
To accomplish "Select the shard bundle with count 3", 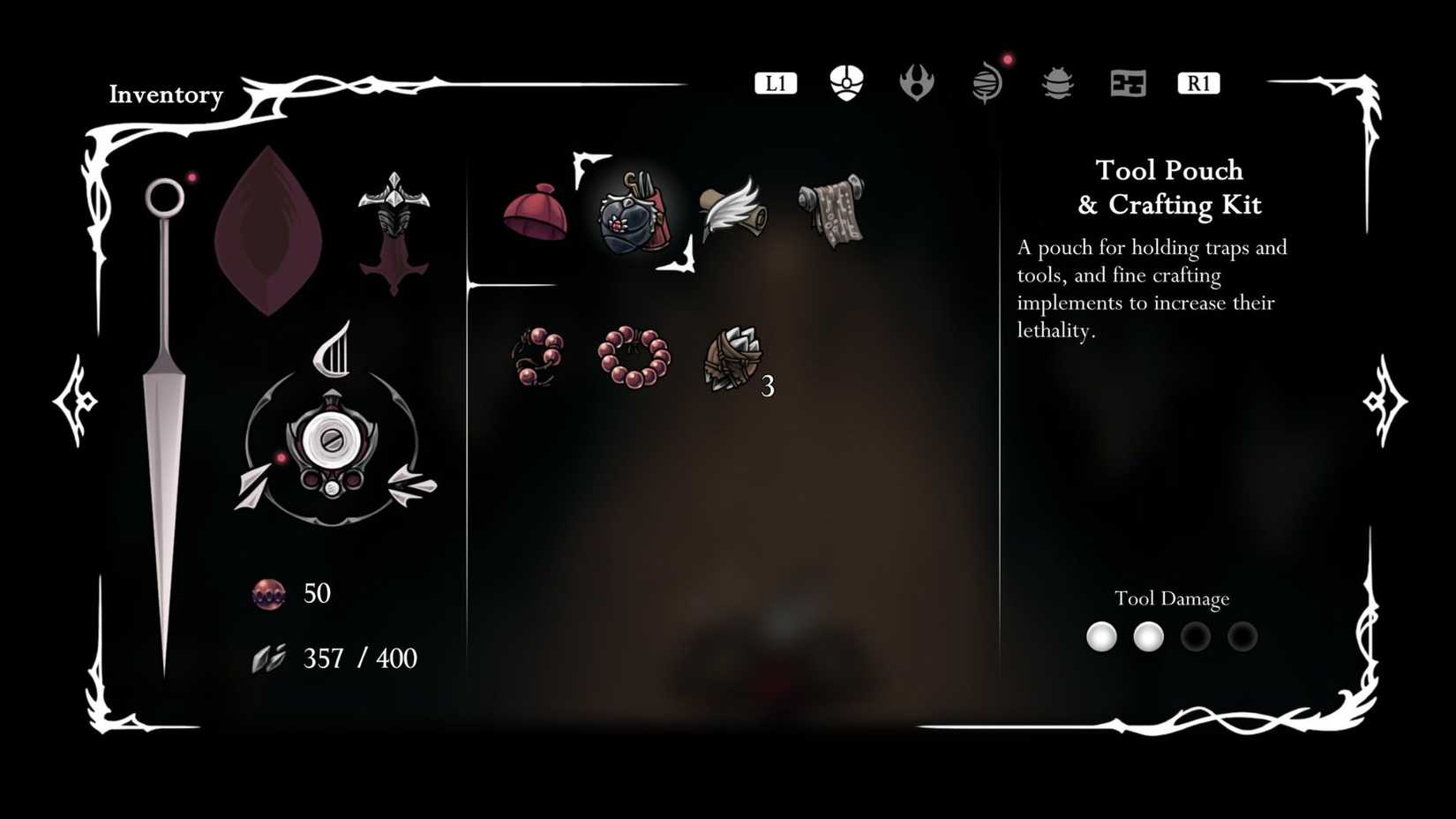I will click(x=732, y=360).
